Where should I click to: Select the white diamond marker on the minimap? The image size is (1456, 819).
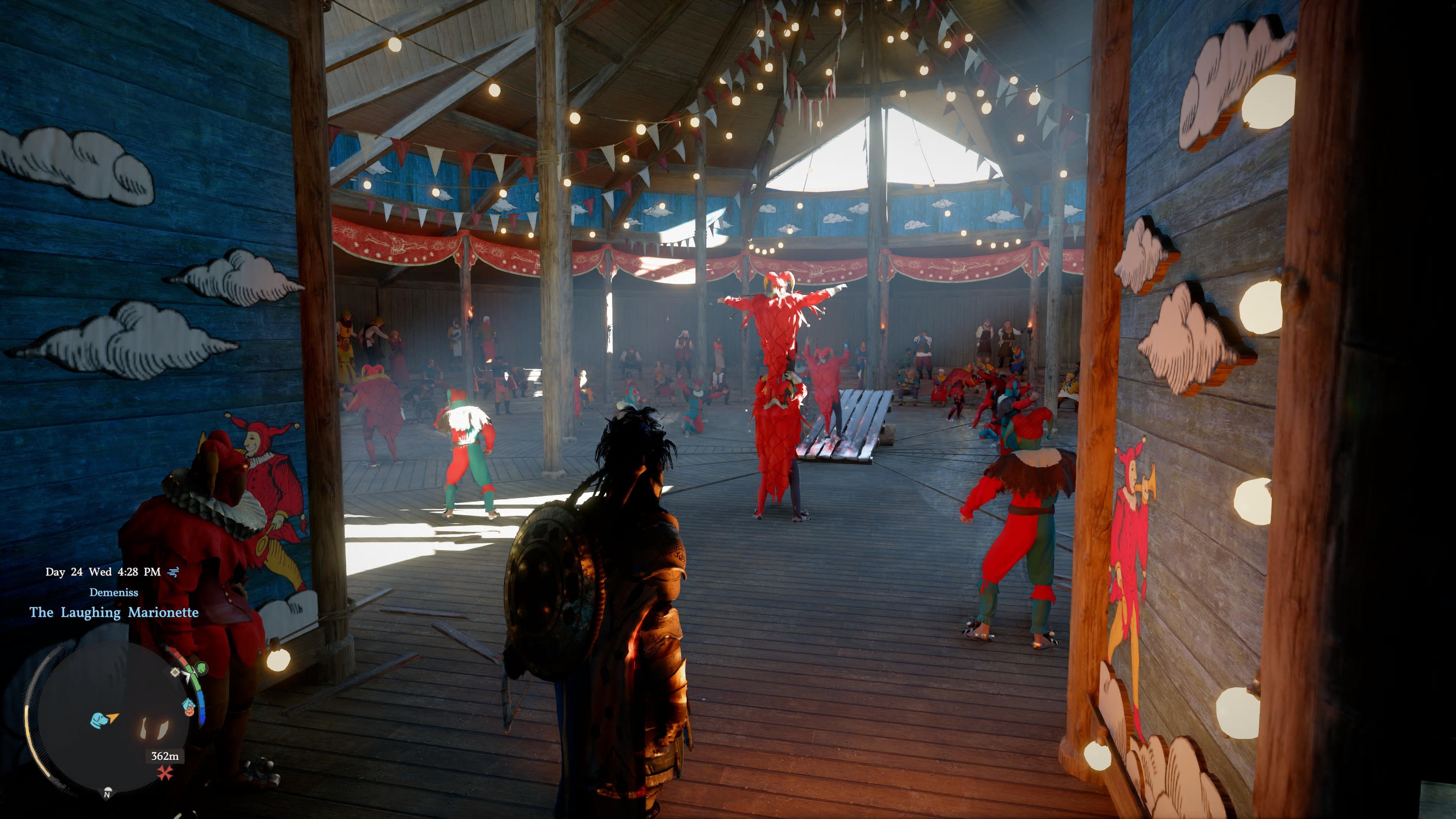pos(176,673)
